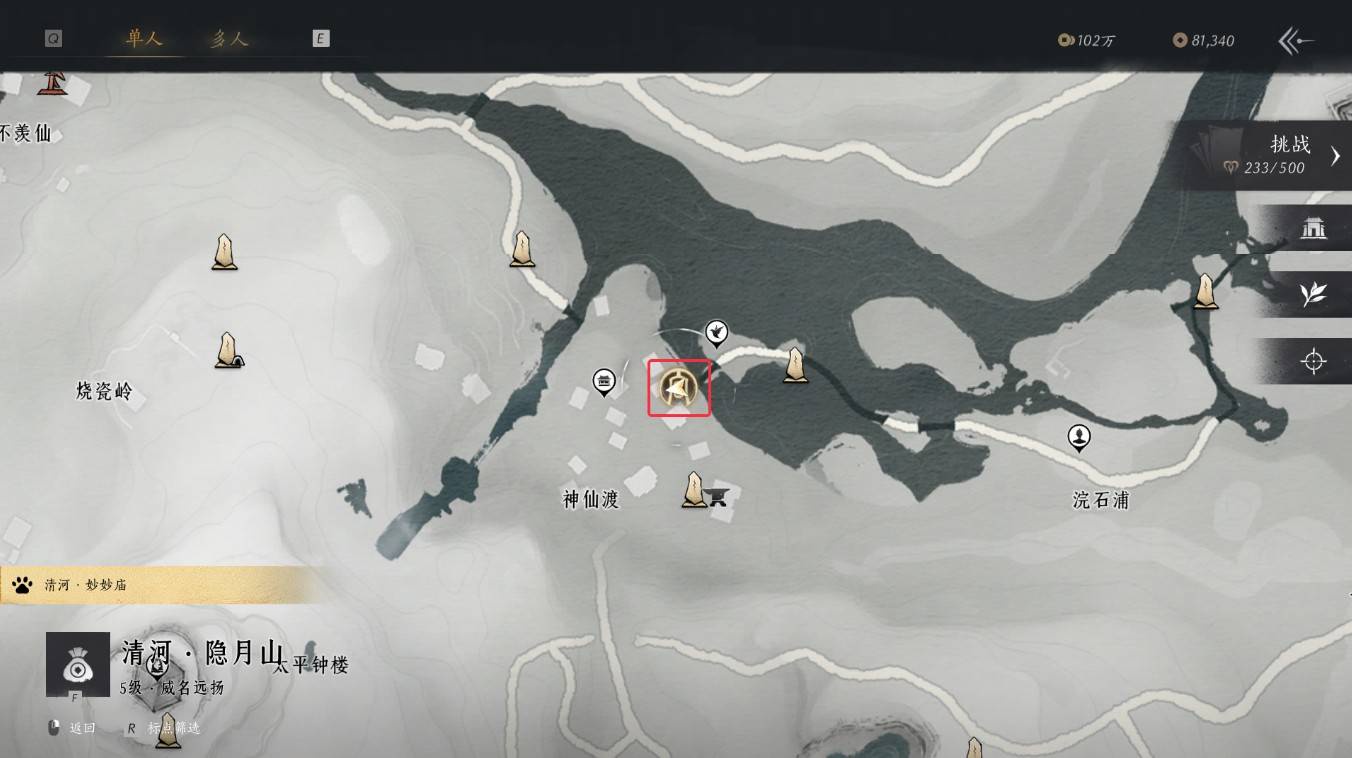The image size is (1352, 758).
Task: Click the leaf icon button
Action: tap(1313, 294)
